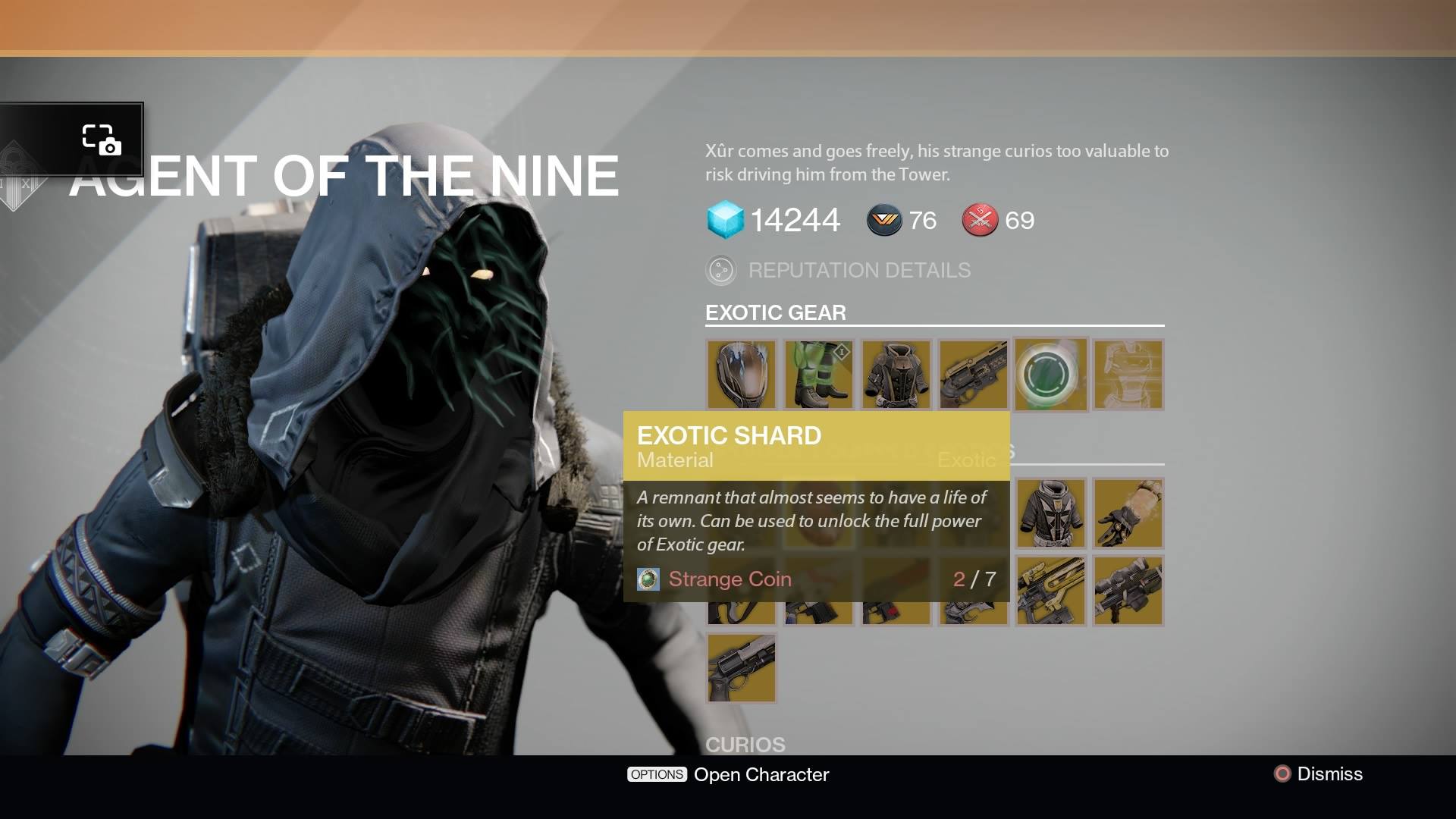Click the screenshot camera icon top-left
This screenshot has width=1456, height=819.
click(x=99, y=139)
